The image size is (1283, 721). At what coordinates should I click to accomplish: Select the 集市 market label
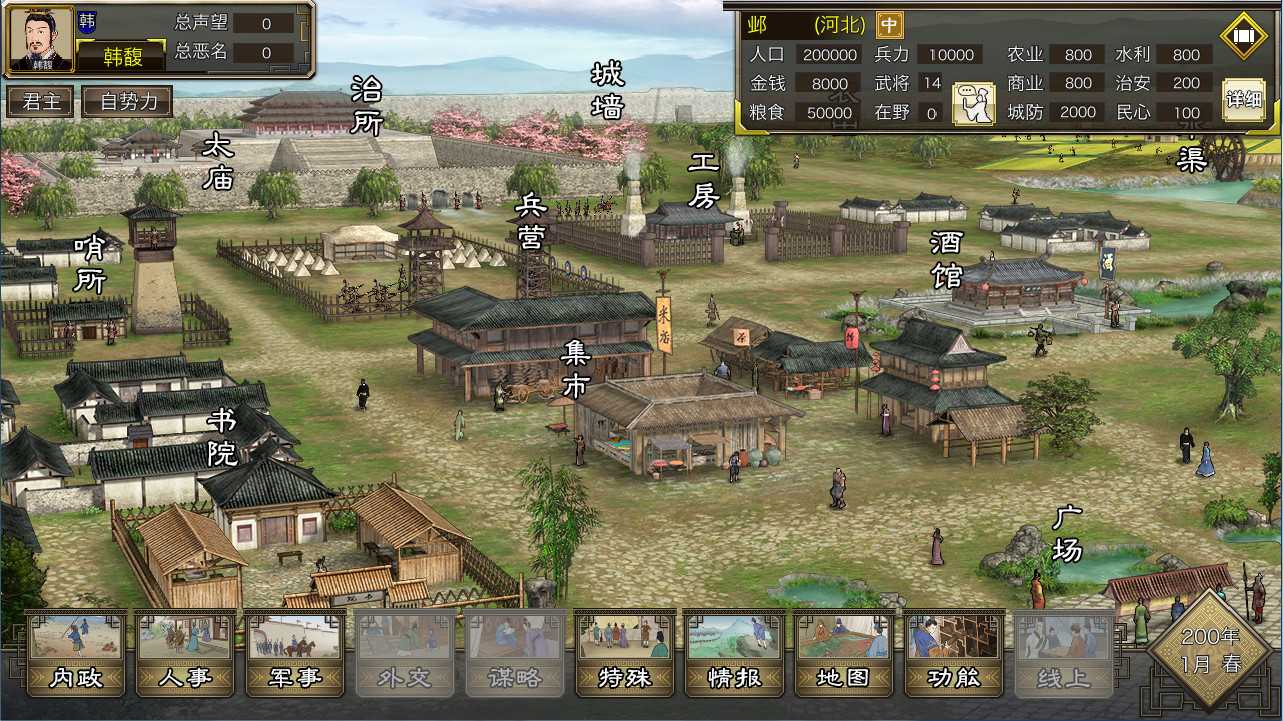coord(575,369)
